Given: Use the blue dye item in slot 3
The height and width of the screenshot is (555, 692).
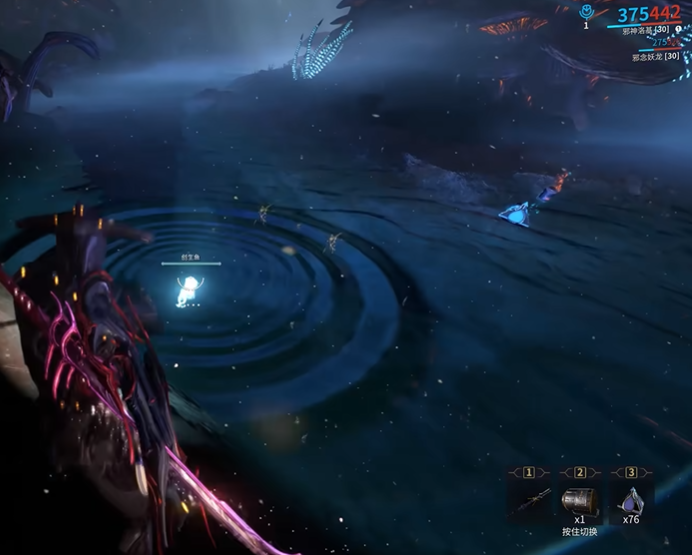Looking at the screenshot, I should pos(630,500).
